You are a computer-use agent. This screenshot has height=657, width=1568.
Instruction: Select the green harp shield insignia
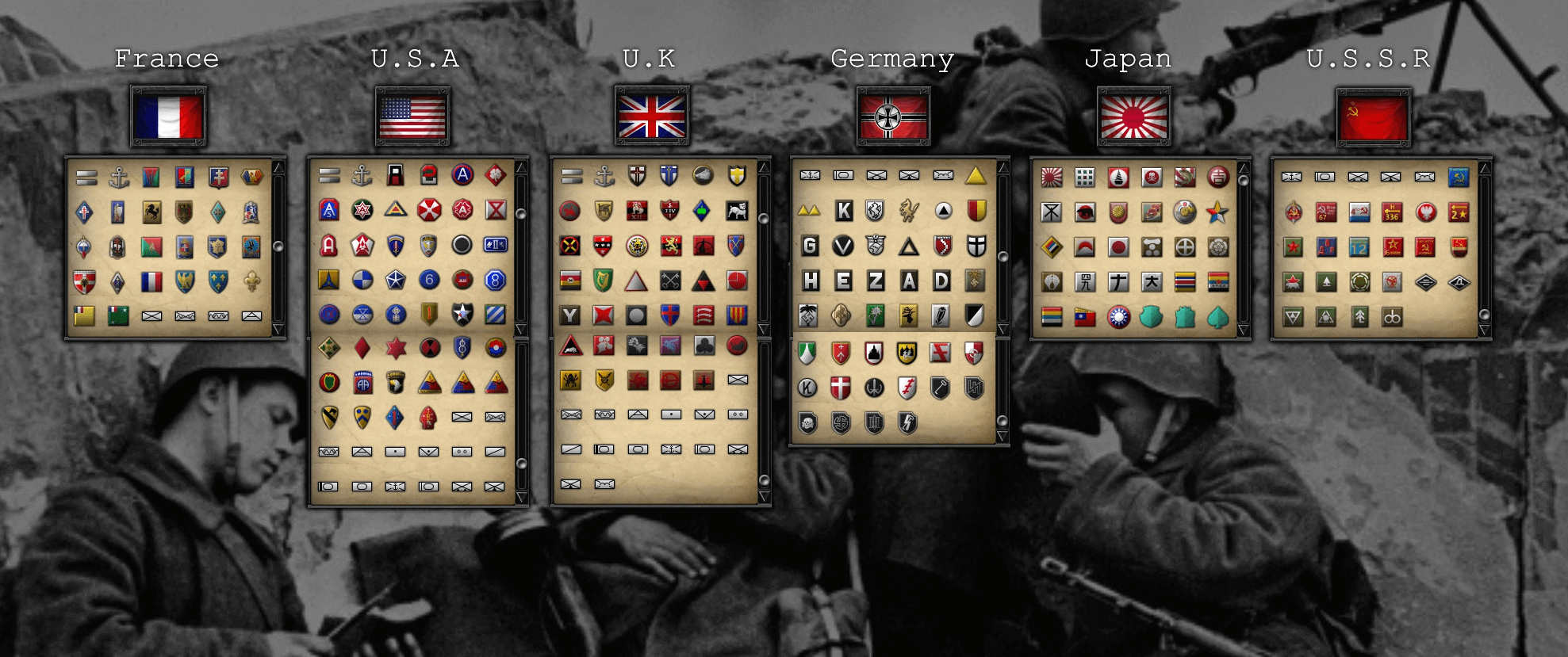603,281
